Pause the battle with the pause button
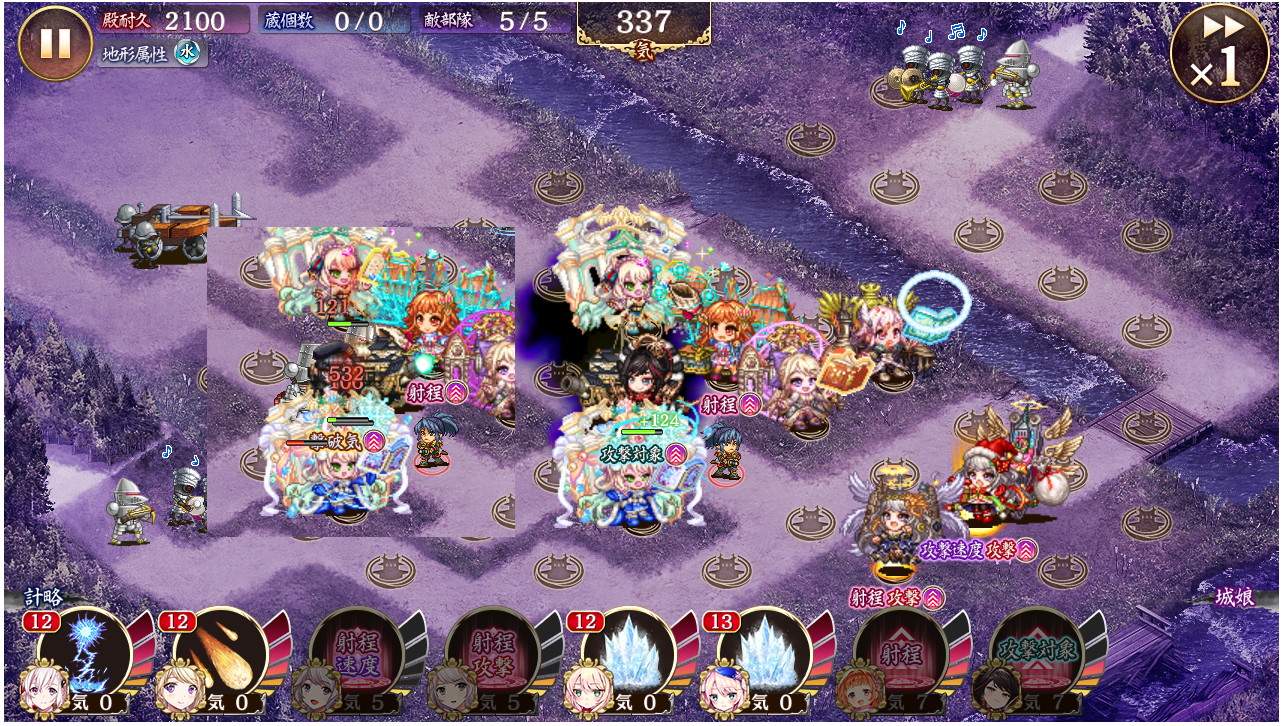The image size is (1288, 726). pyautogui.click(x=55, y=43)
